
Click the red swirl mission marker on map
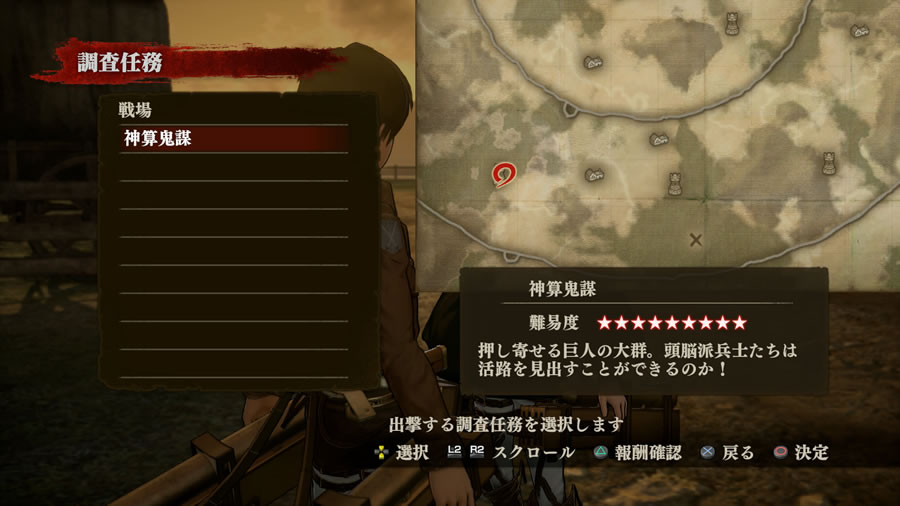tap(504, 176)
